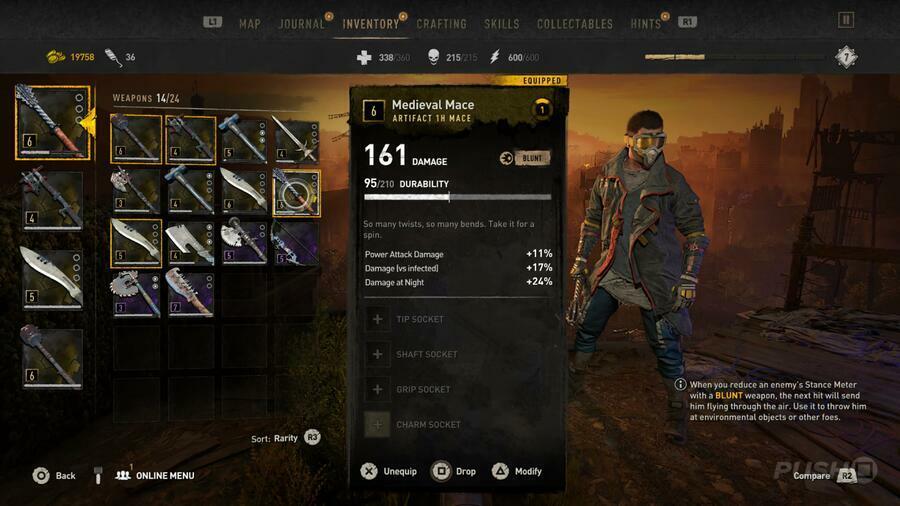This screenshot has height=506, width=900.
Task: Unequip the Medieval Mace
Action: pos(390,471)
